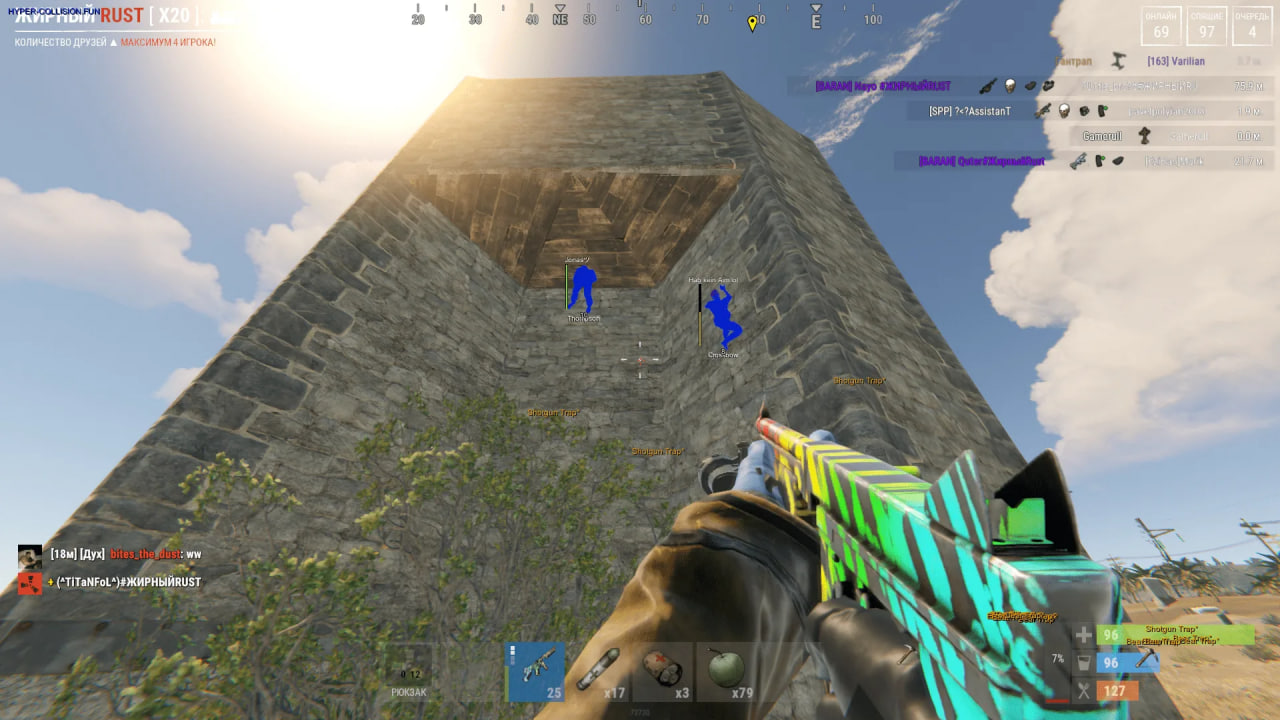Click the rifle icon in the bottom kill-feed row
Screen dimensions: 1280x720
(1079, 160)
